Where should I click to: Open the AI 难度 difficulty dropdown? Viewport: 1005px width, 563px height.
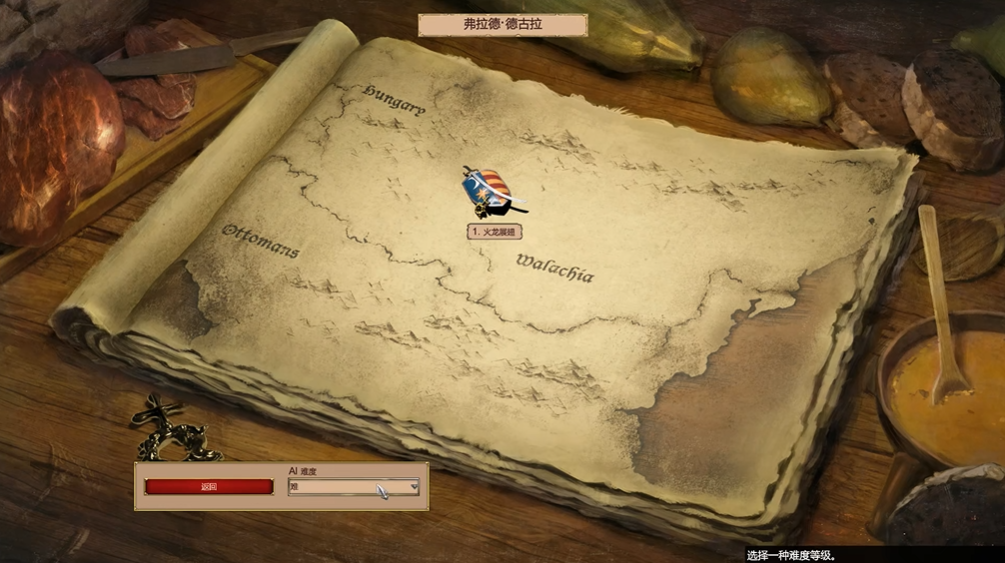point(354,487)
